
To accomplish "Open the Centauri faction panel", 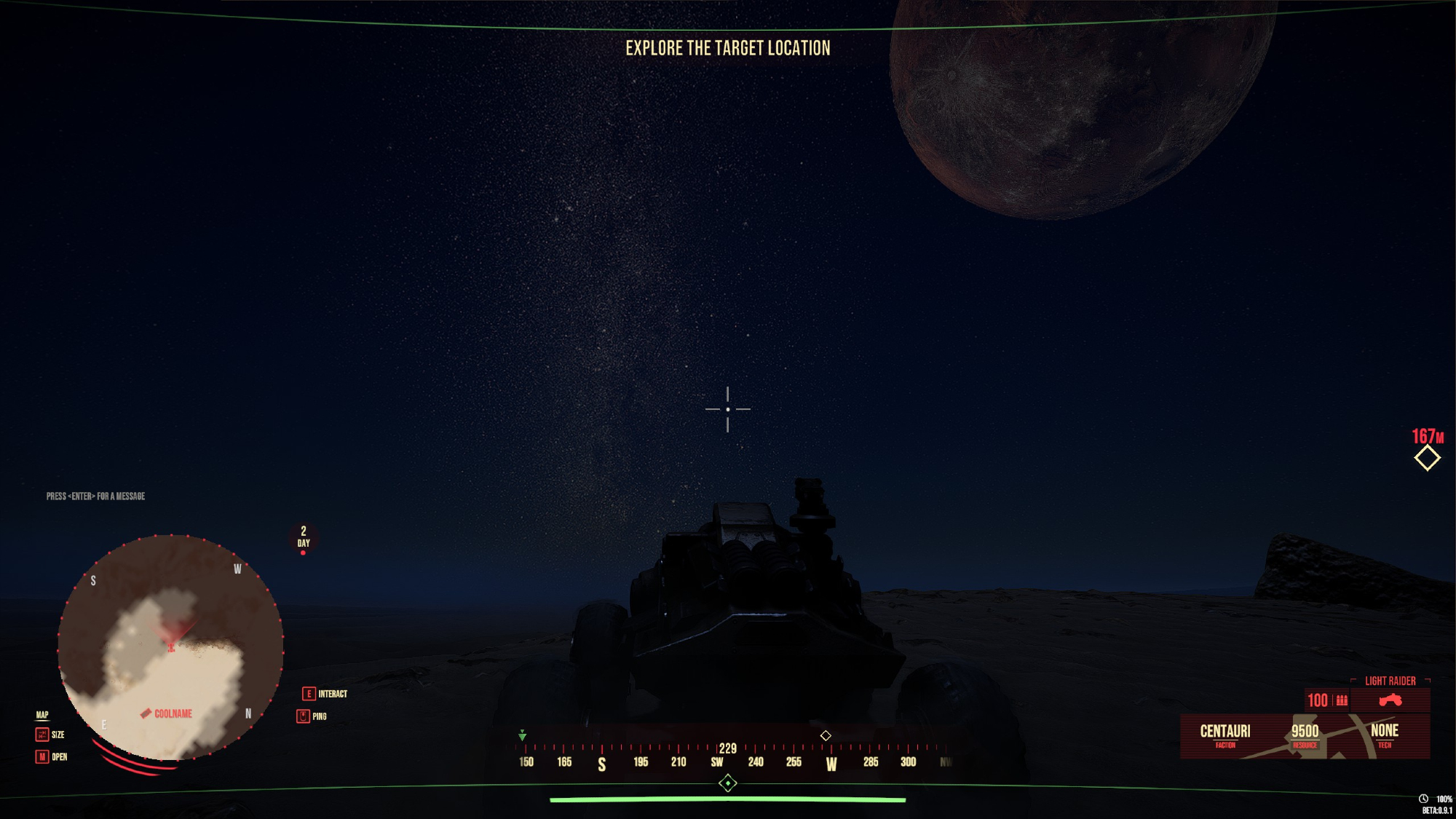I will (x=1225, y=734).
